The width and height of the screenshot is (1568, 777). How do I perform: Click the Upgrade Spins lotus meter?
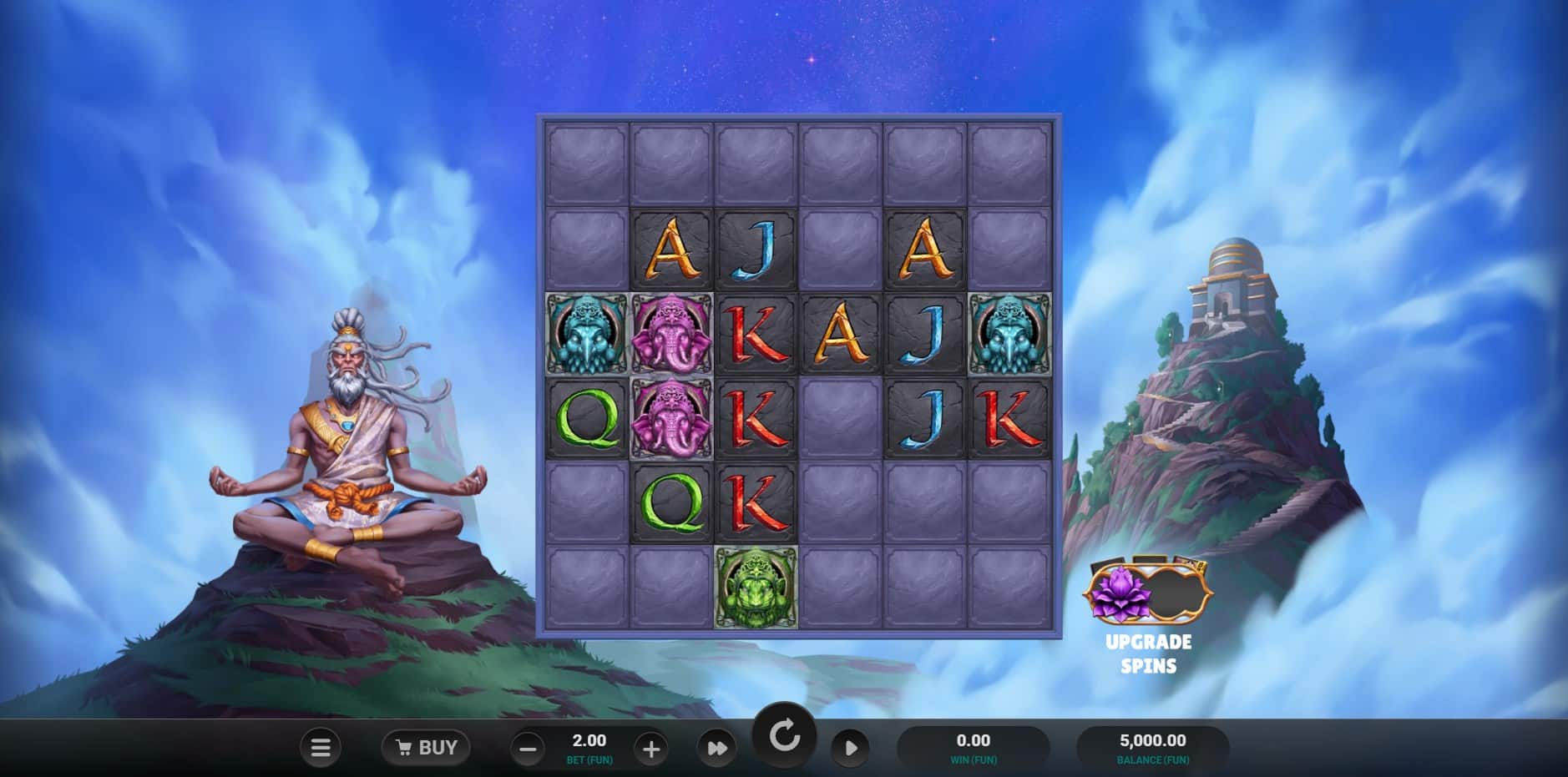tap(1147, 594)
